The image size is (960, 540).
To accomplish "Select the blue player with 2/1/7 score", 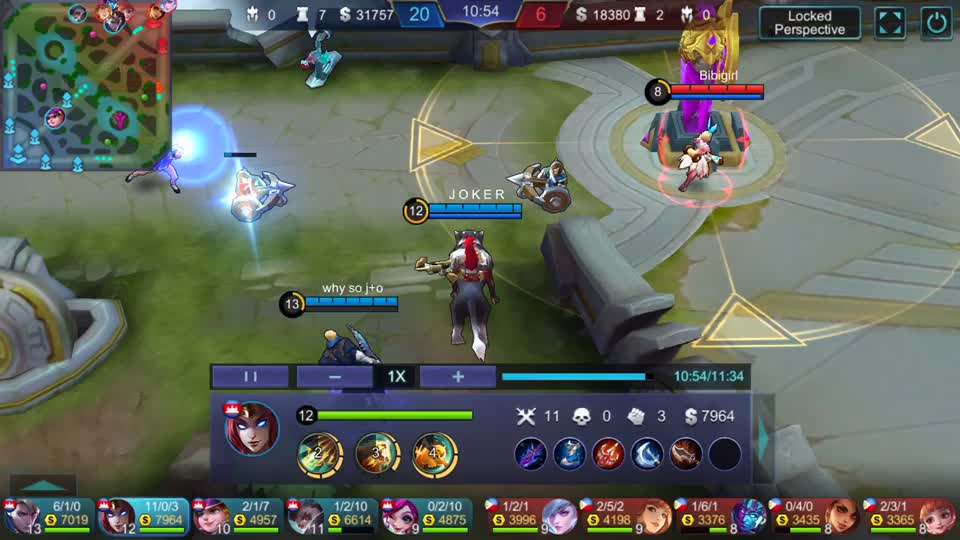I will pyautogui.click(x=237, y=515).
